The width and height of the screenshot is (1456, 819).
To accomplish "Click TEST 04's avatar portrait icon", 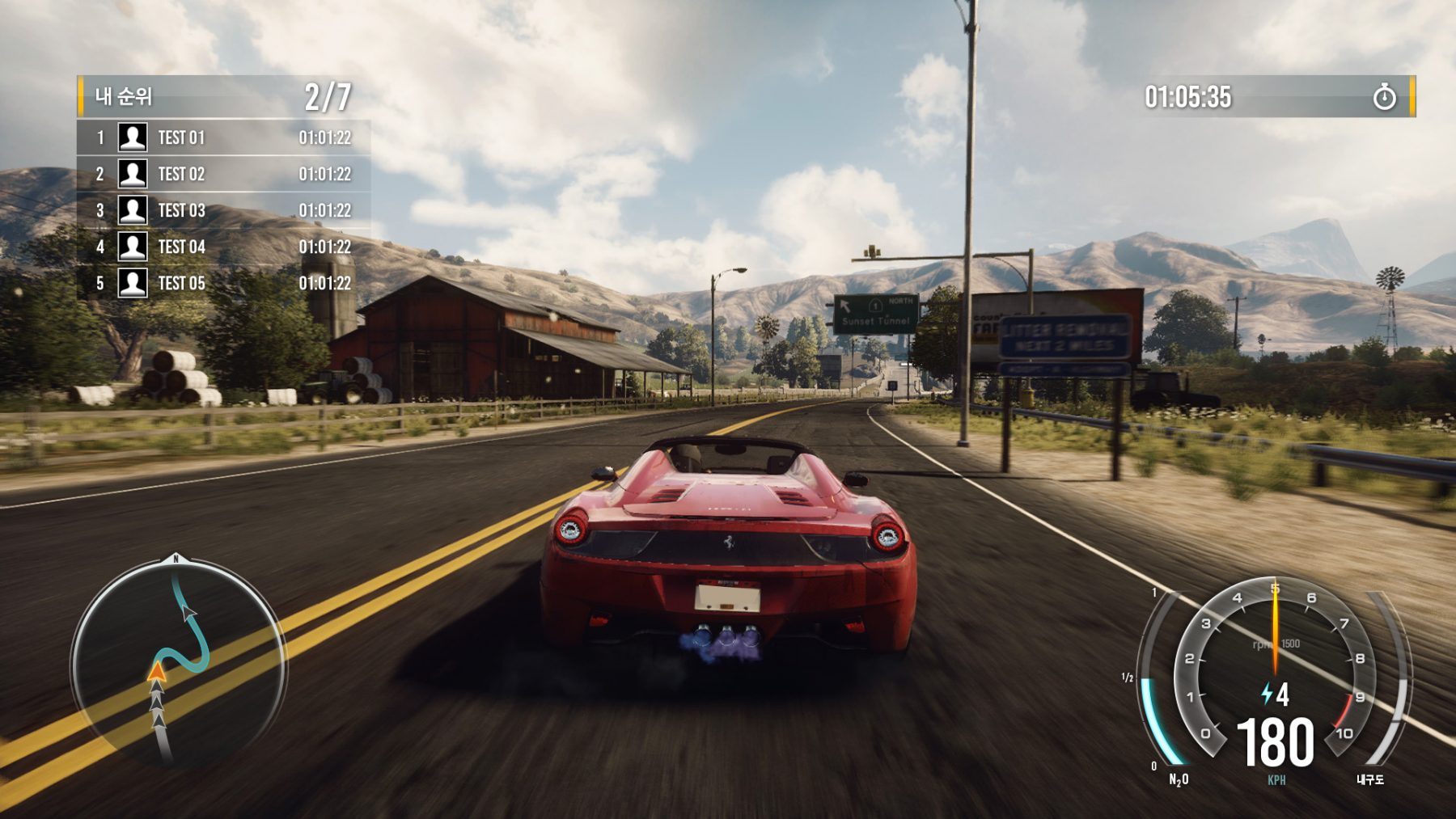I will (x=133, y=245).
